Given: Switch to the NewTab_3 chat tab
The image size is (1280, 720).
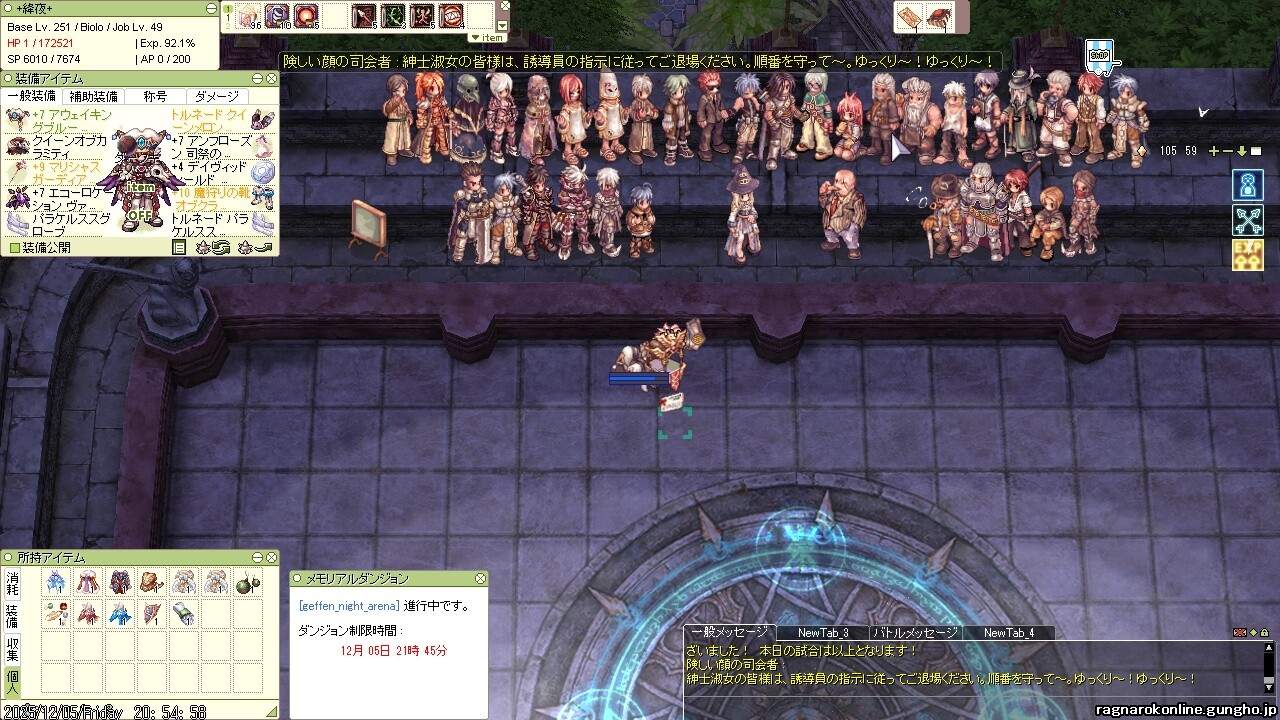Looking at the screenshot, I should (823, 632).
